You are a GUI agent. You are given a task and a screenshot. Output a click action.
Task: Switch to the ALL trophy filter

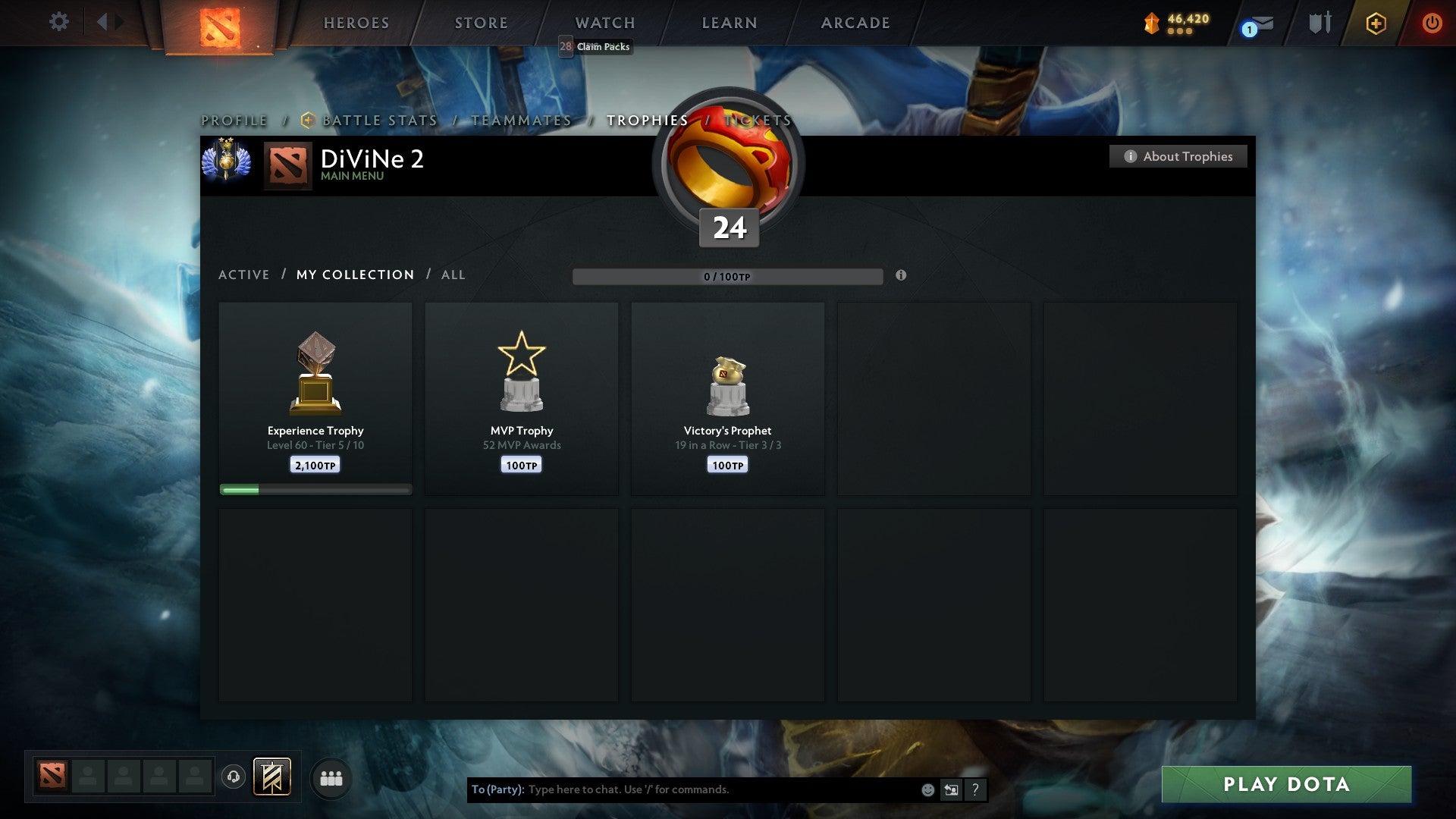[453, 275]
